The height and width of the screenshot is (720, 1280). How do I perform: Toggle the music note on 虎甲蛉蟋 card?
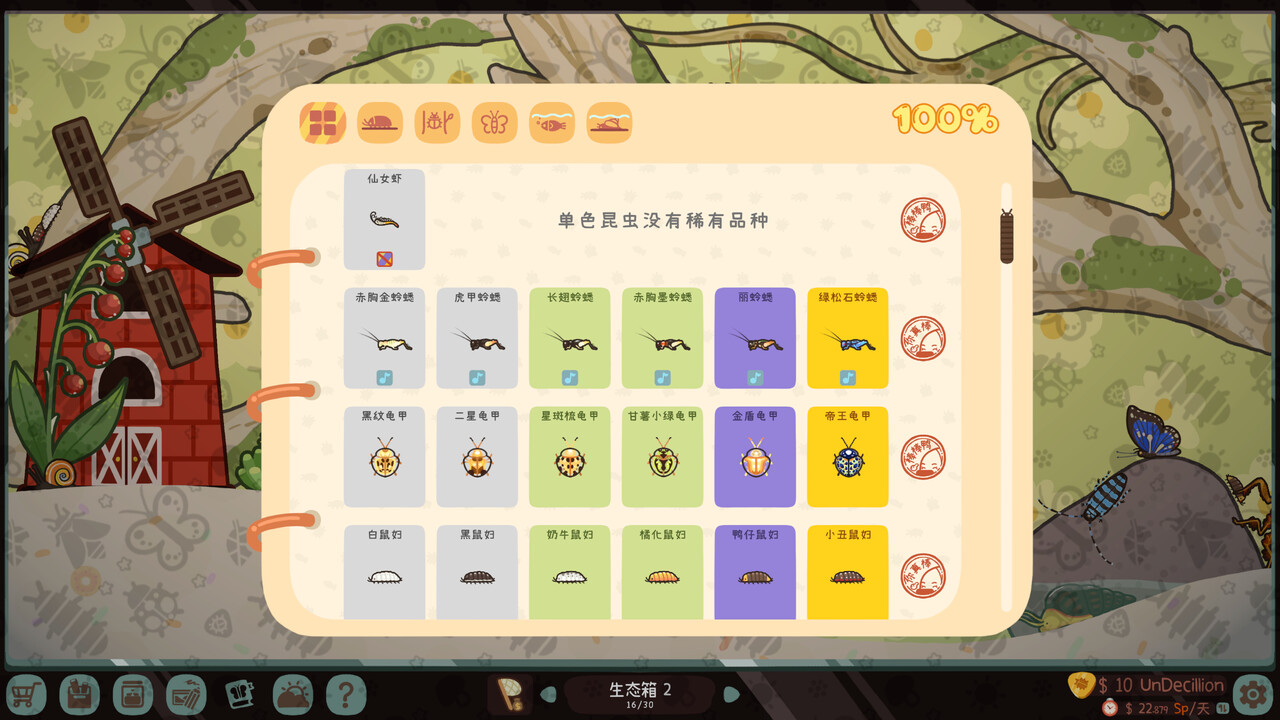477,378
